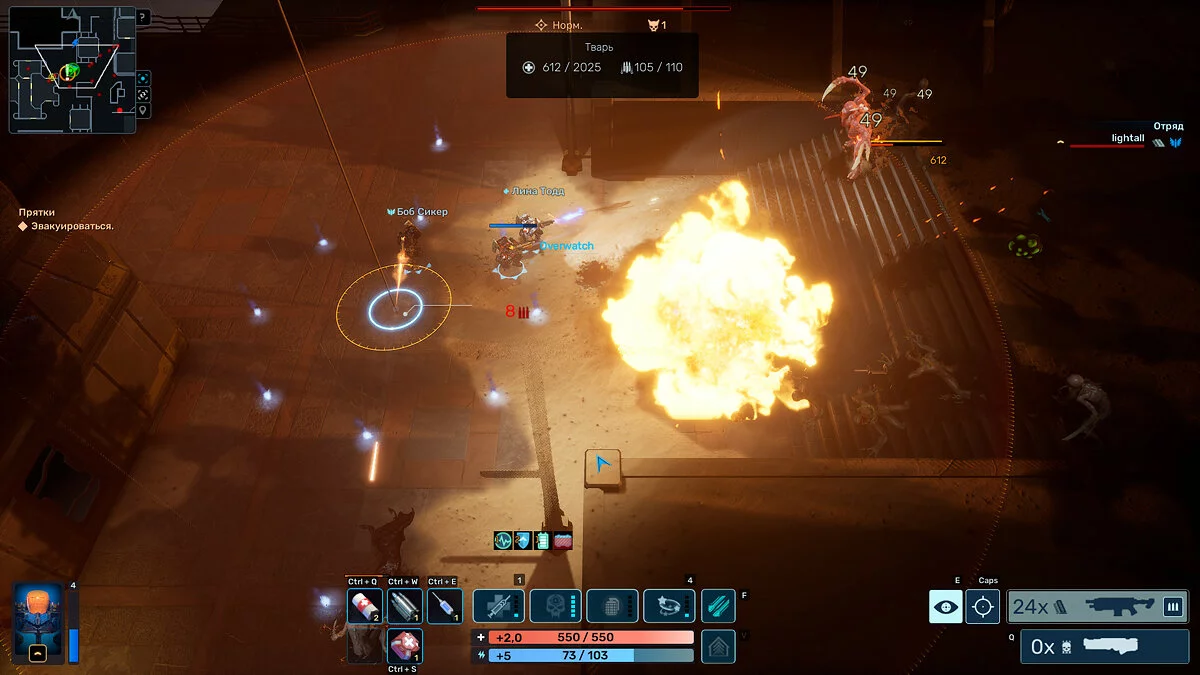This screenshot has width=1200, height=675.
Task: Toggle the eye overwatch mode button
Action: (945, 606)
